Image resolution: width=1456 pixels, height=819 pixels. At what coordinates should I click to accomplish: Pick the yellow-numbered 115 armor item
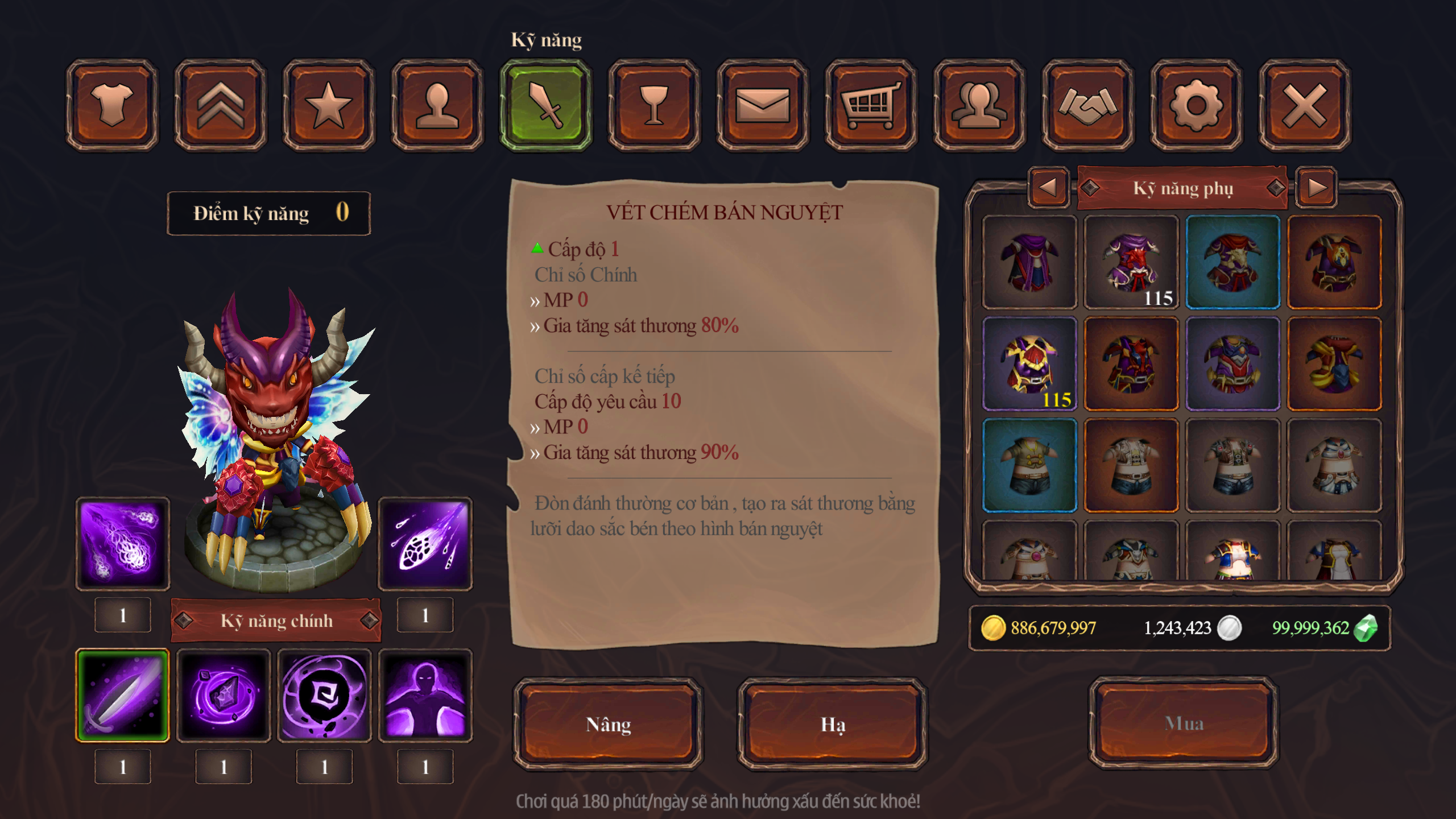point(1029,364)
